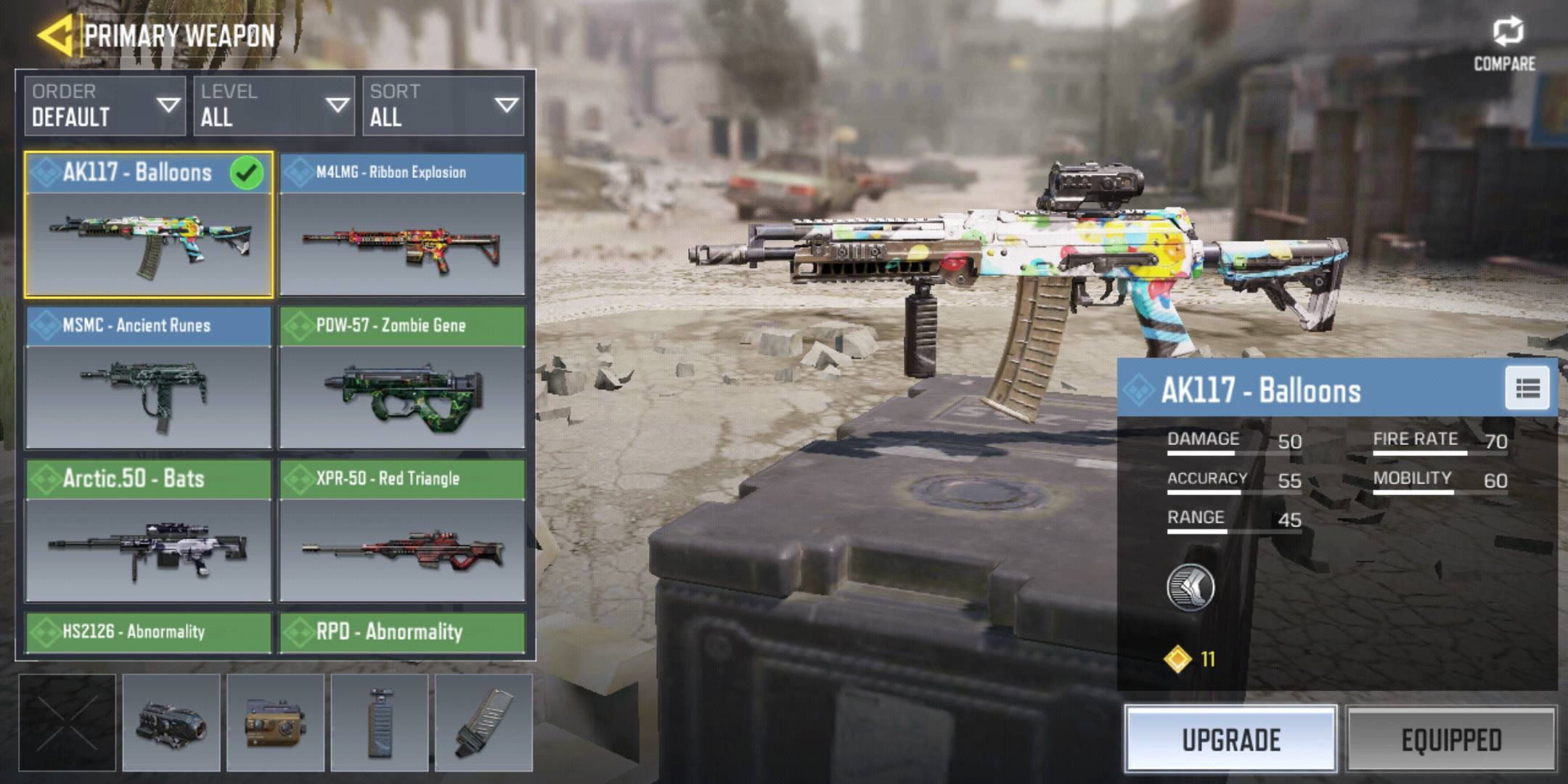Tap the winged boot perk icon

1191,587
